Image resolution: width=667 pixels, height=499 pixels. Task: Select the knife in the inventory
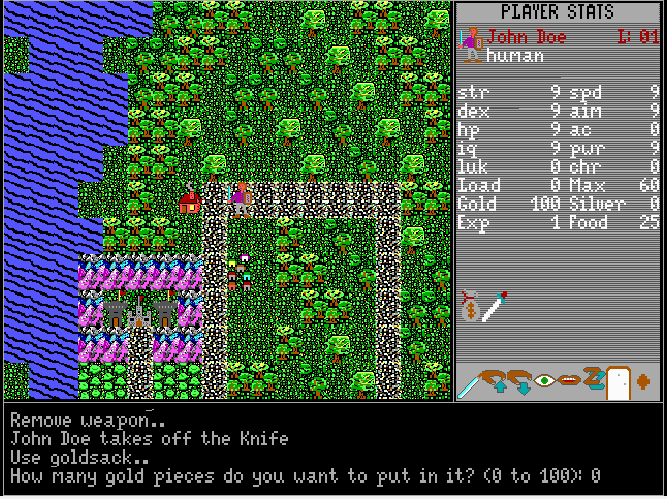[495, 306]
